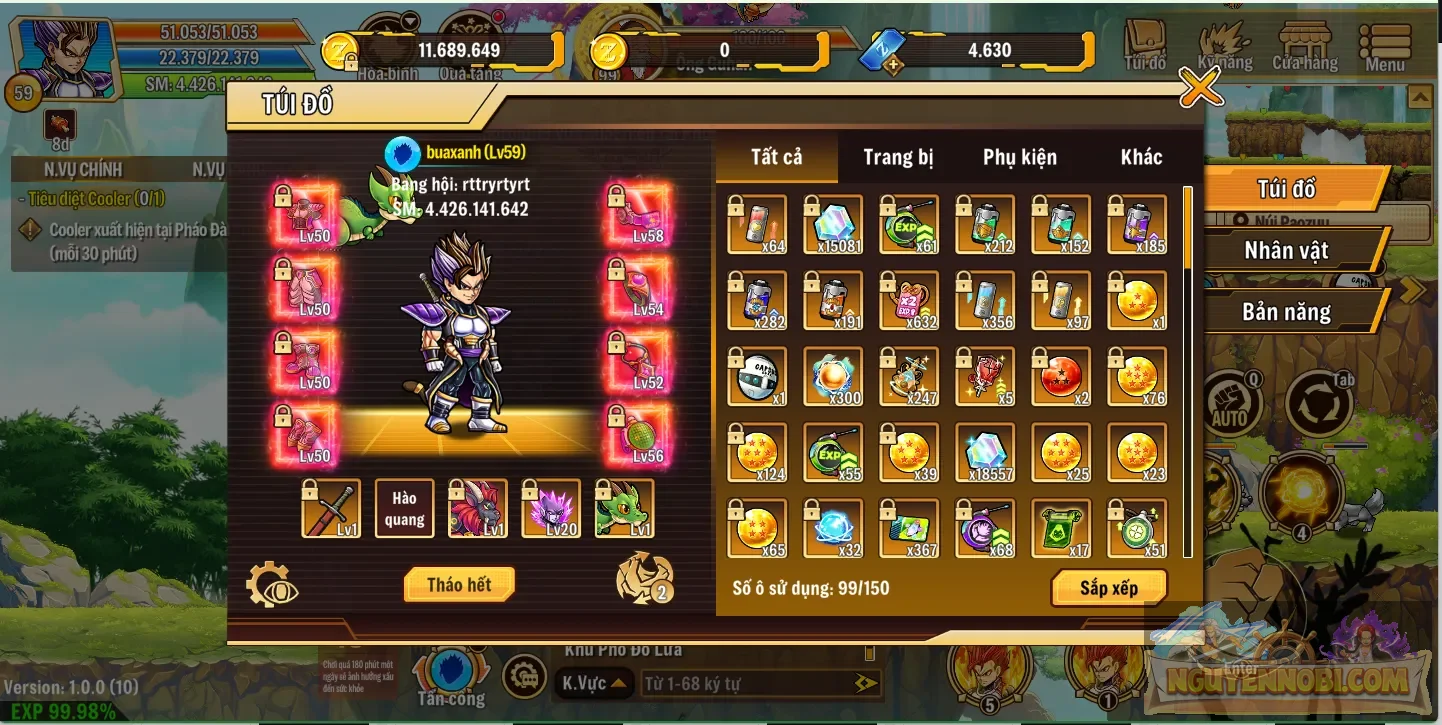Select the Hào quang aura slot
Screen dimensions: 1442x725
click(404, 508)
